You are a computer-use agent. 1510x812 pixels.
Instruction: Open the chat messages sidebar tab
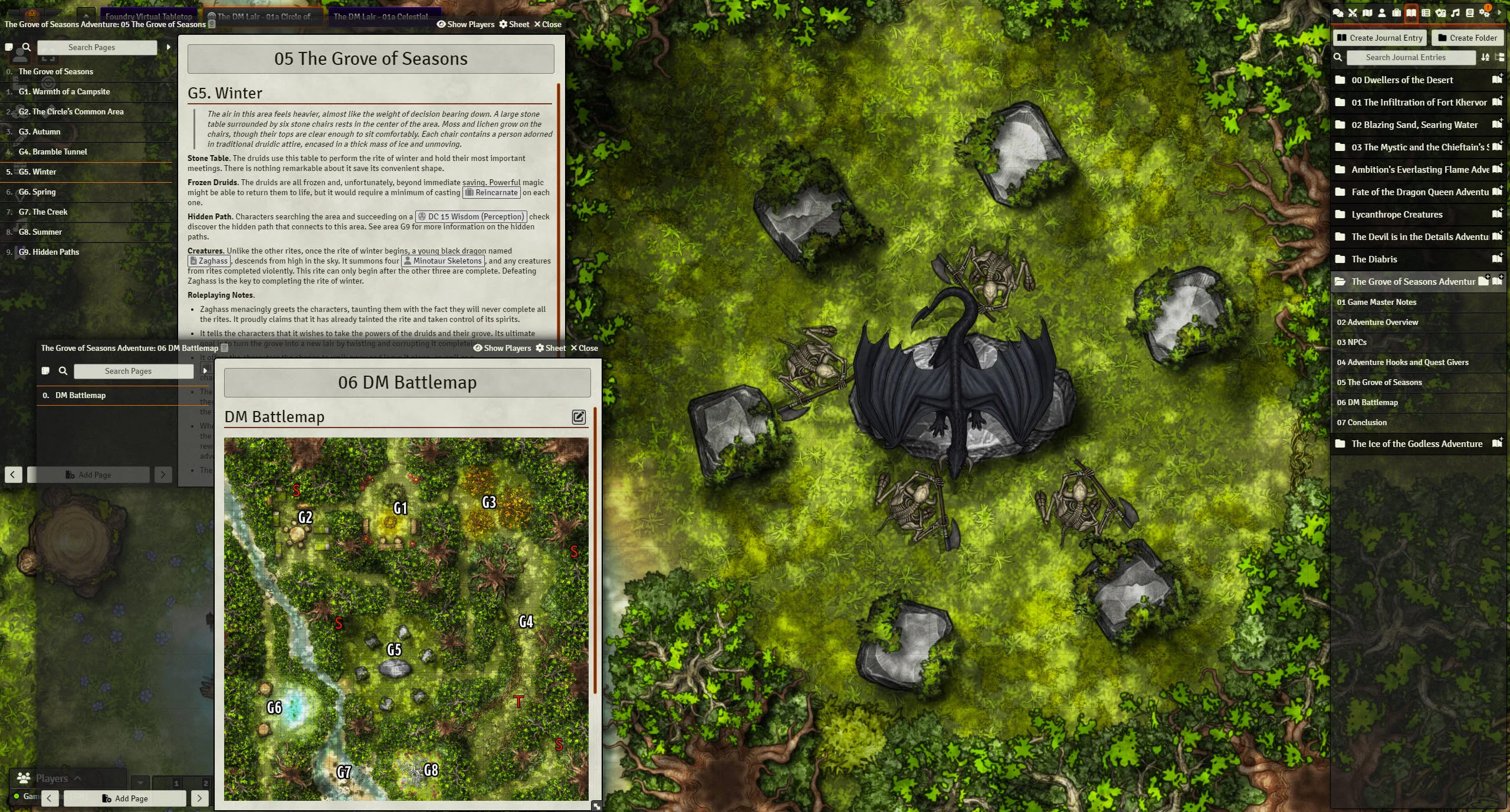click(x=1338, y=12)
